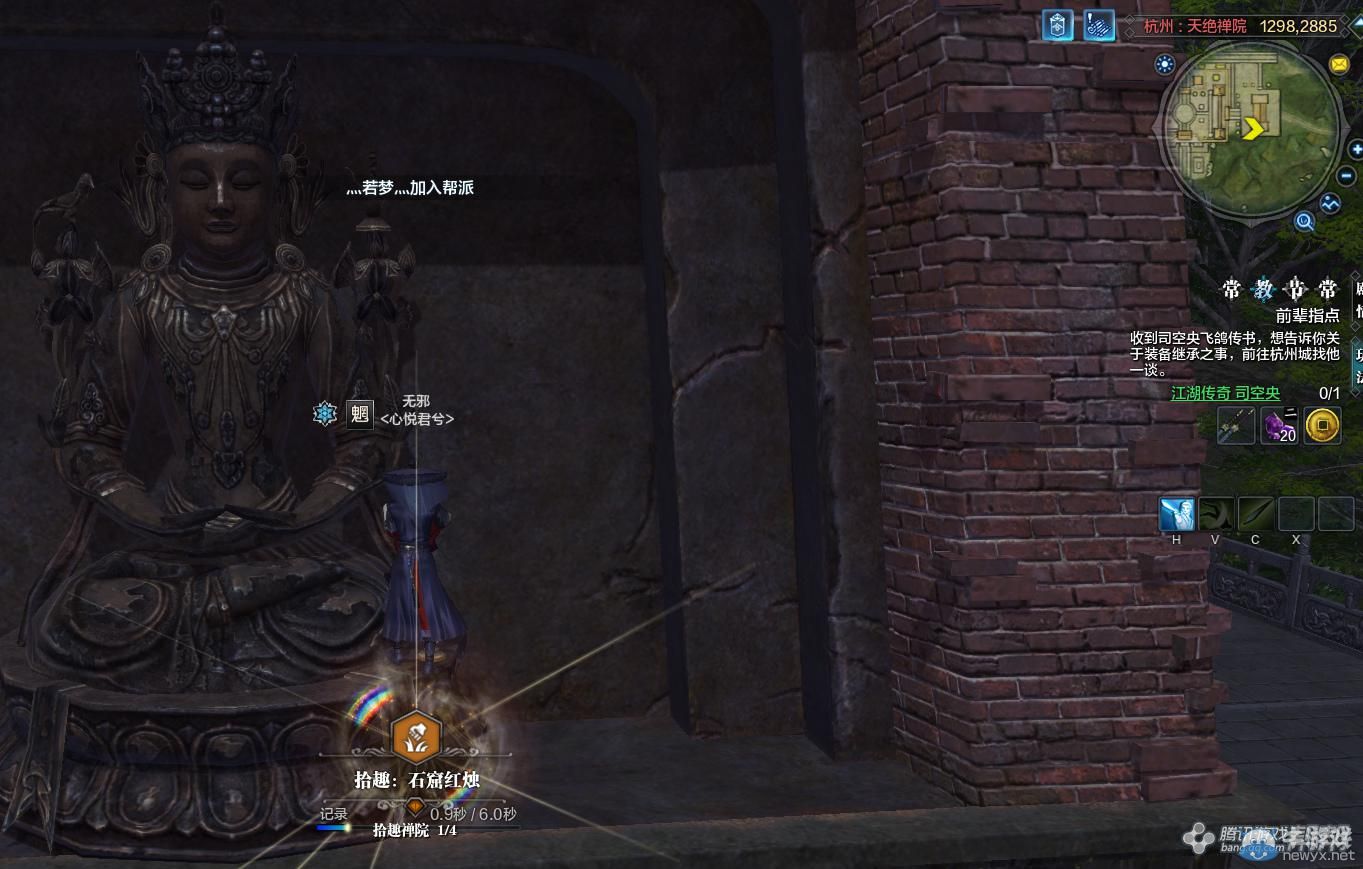Inspect the gold coin quest reward
The width and height of the screenshot is (1363, 869).
tap(1322, 426)
